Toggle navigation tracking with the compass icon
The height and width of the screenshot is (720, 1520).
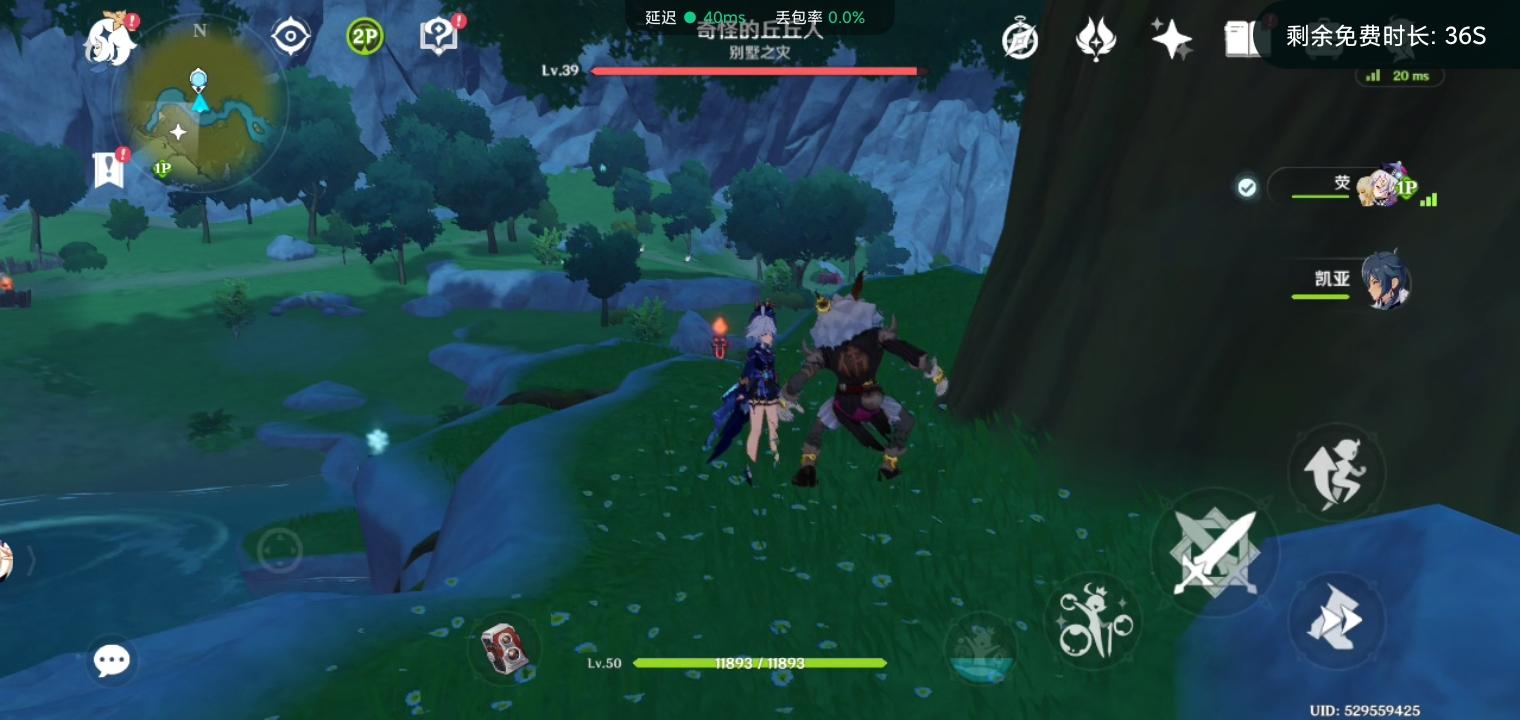pos(290,35)
